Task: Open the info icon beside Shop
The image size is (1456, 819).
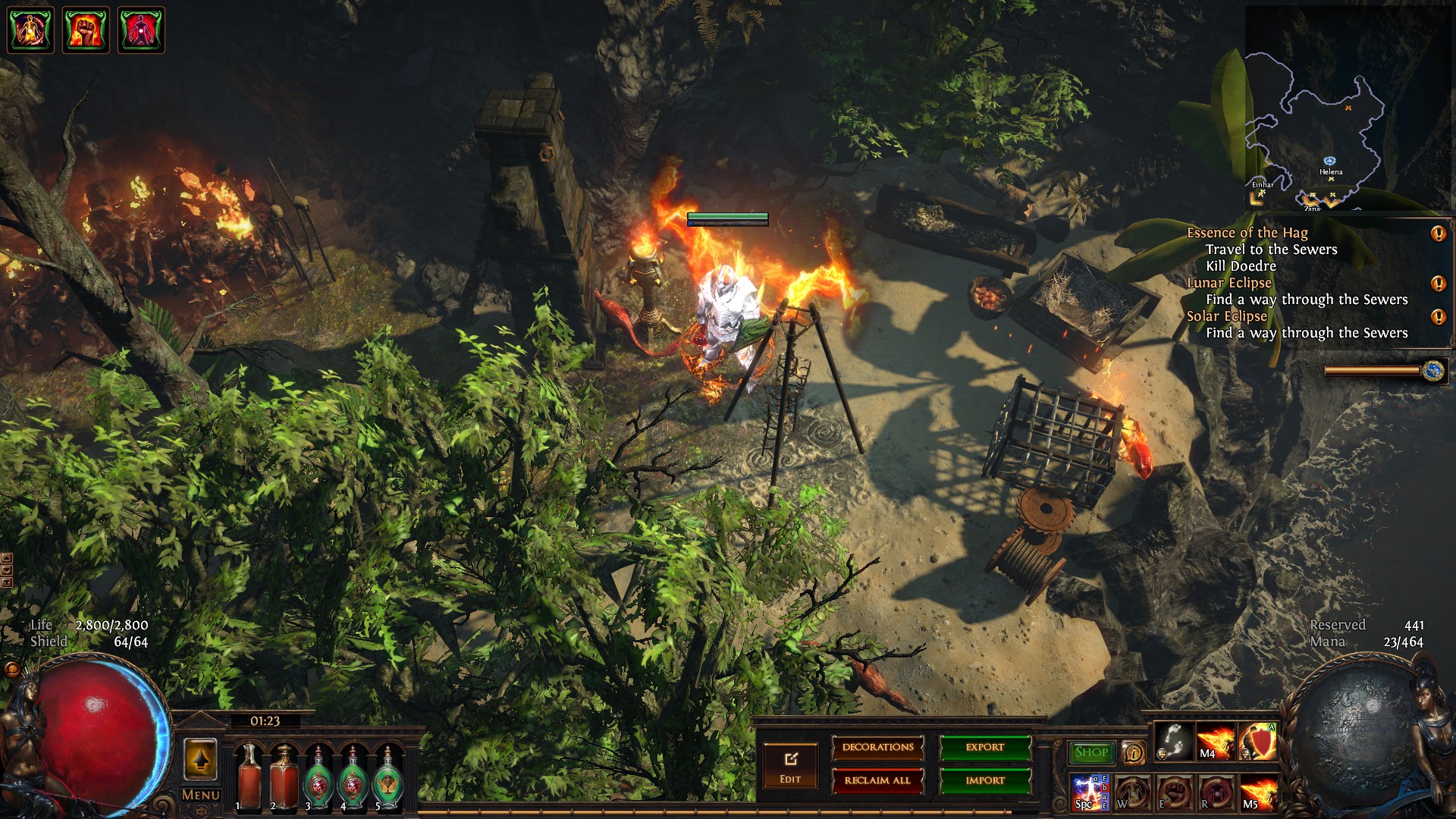Action: click(x=1133, y=752)
